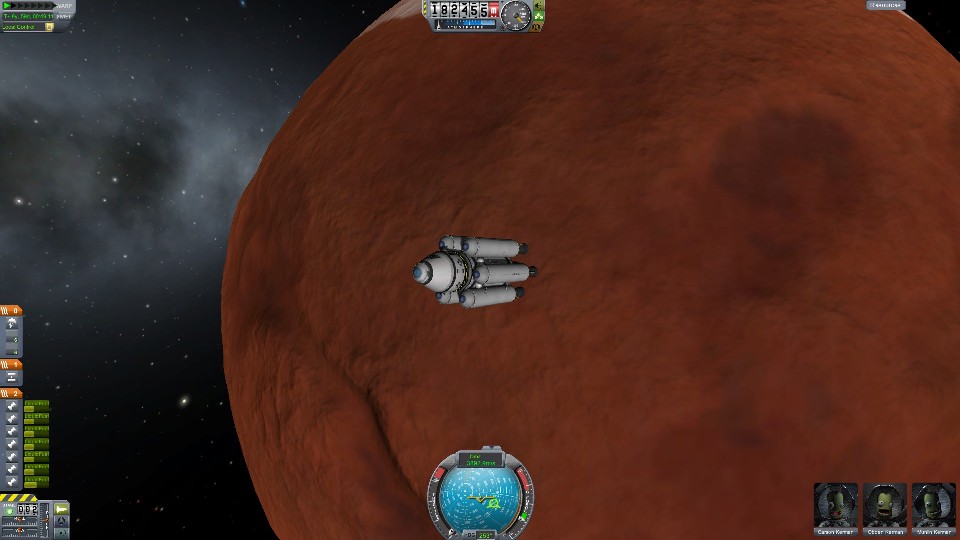Select the stage 2 header tab
Image resolution: width=960 pixels, height=540 pixels.
click(x=11, y=393)
